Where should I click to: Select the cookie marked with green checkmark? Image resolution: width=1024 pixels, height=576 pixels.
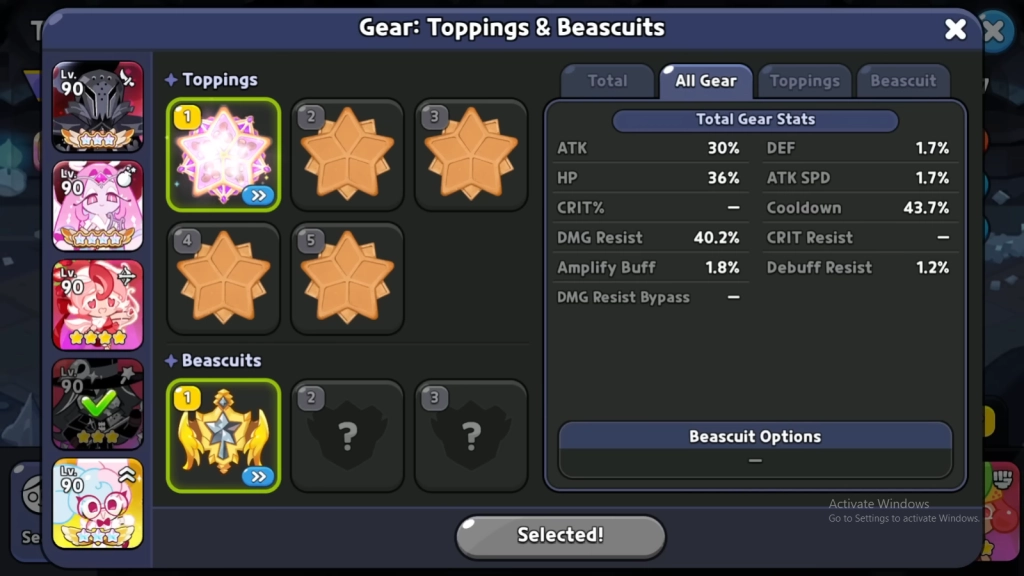tap(98, 404)
